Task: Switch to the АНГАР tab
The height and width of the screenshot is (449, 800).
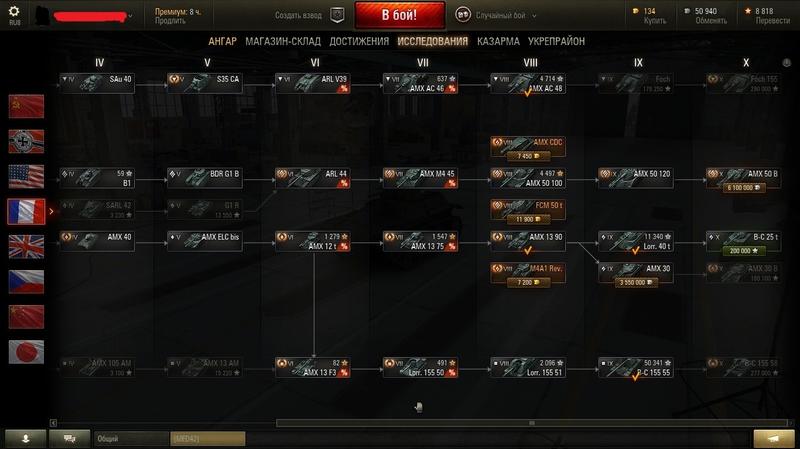Action: 222,41
